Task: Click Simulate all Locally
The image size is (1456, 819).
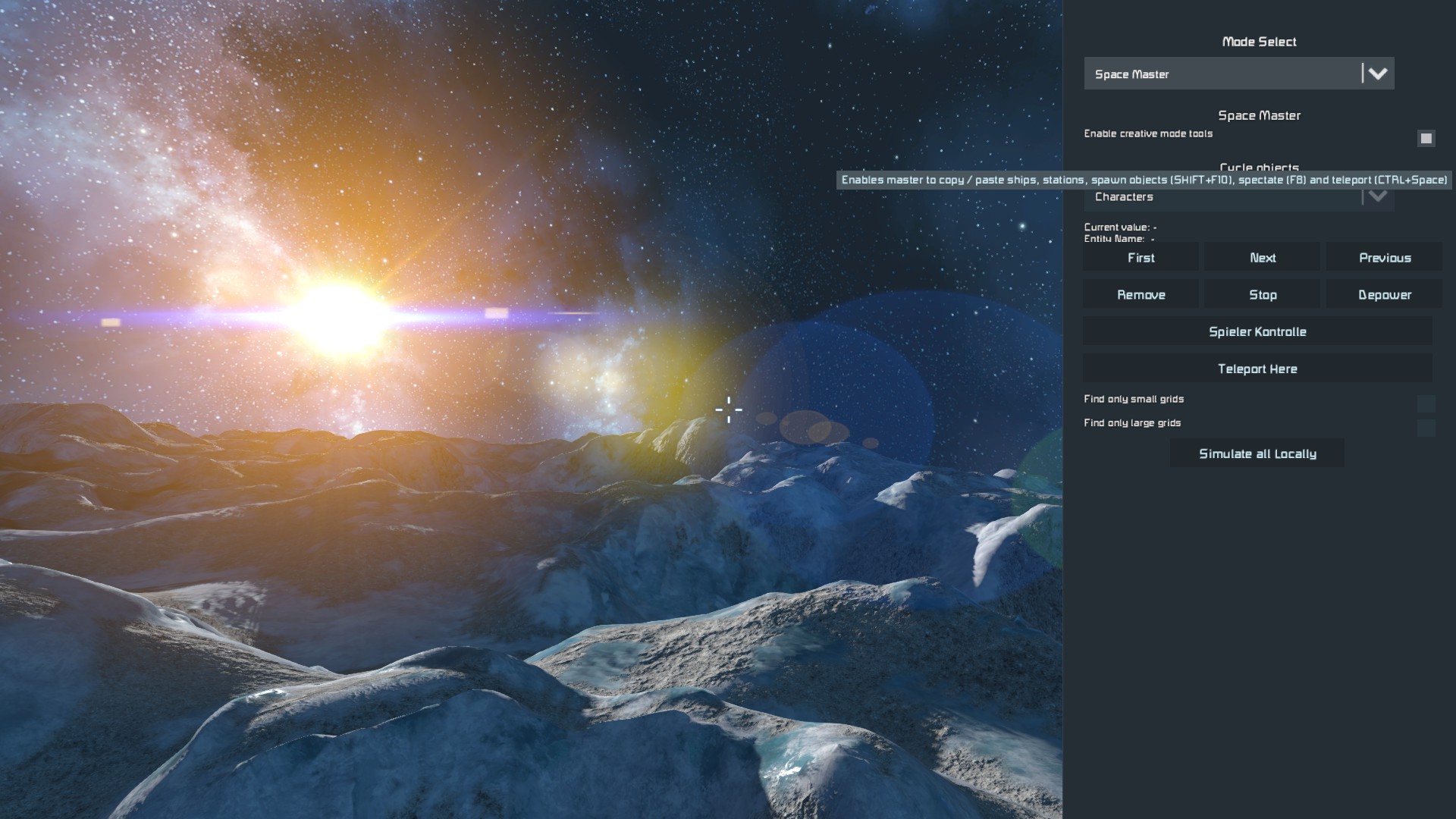Action: point(1257,453)
